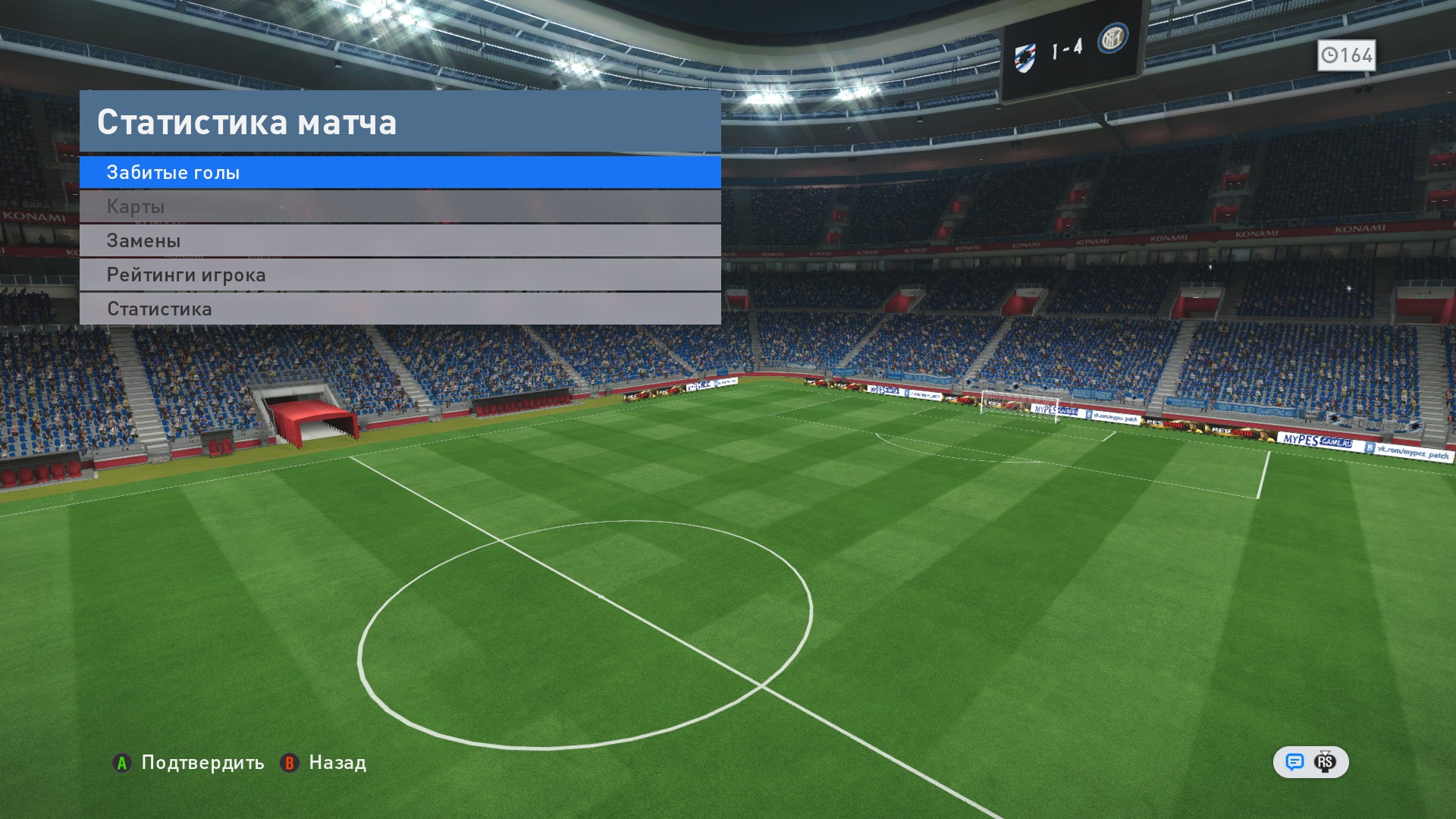Choose "Рейтинги игрока" from the menu
Screen dimensions: 1456x819
click(x=400, y=275)
